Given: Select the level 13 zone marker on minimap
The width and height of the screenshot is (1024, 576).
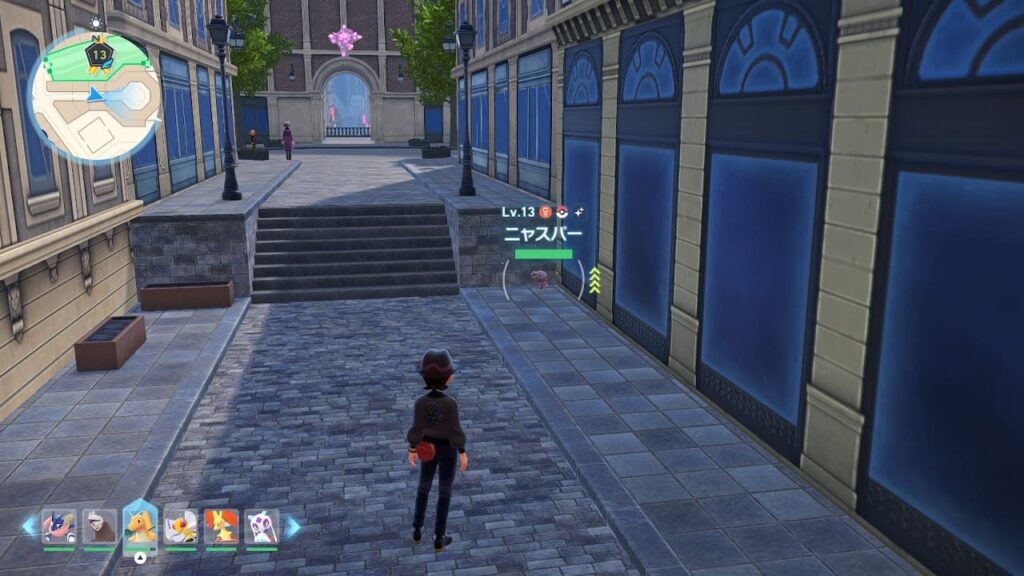Looking at the screenshot, I should click(x=98, y=56).
